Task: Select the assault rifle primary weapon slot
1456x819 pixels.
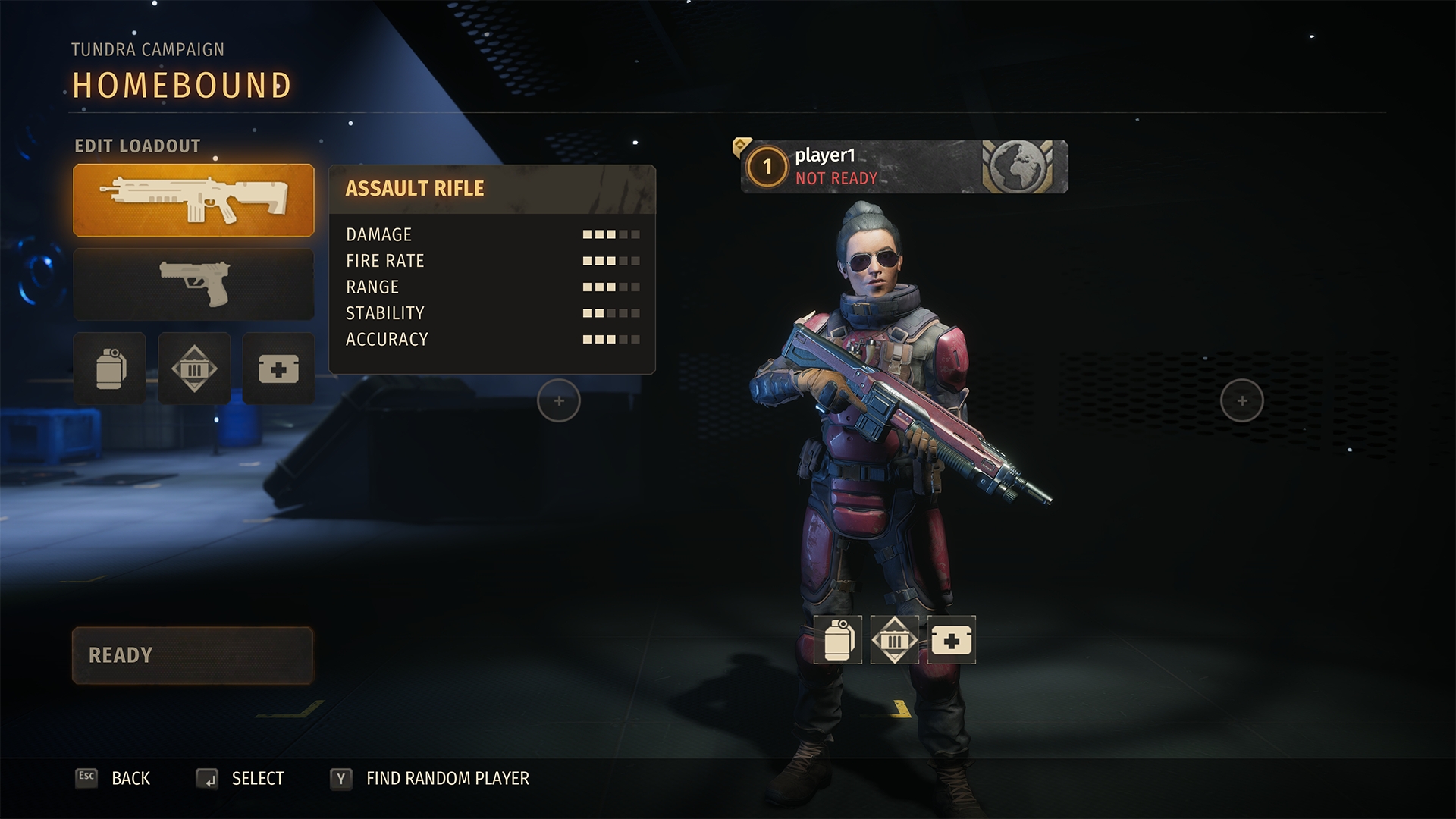Action: 193,200
